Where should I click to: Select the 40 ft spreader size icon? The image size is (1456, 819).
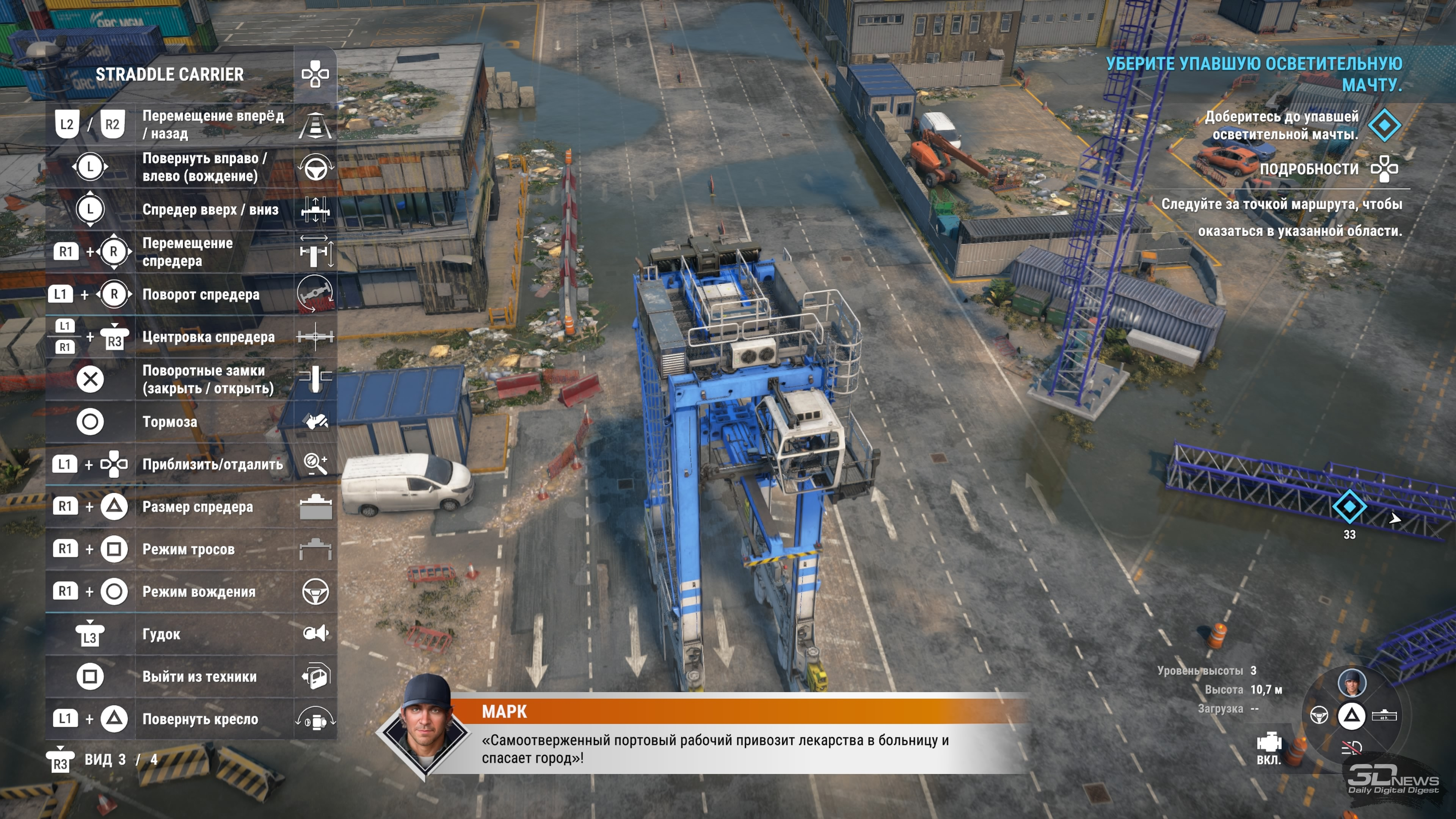pyautogui.click(x=1384, y=715)
